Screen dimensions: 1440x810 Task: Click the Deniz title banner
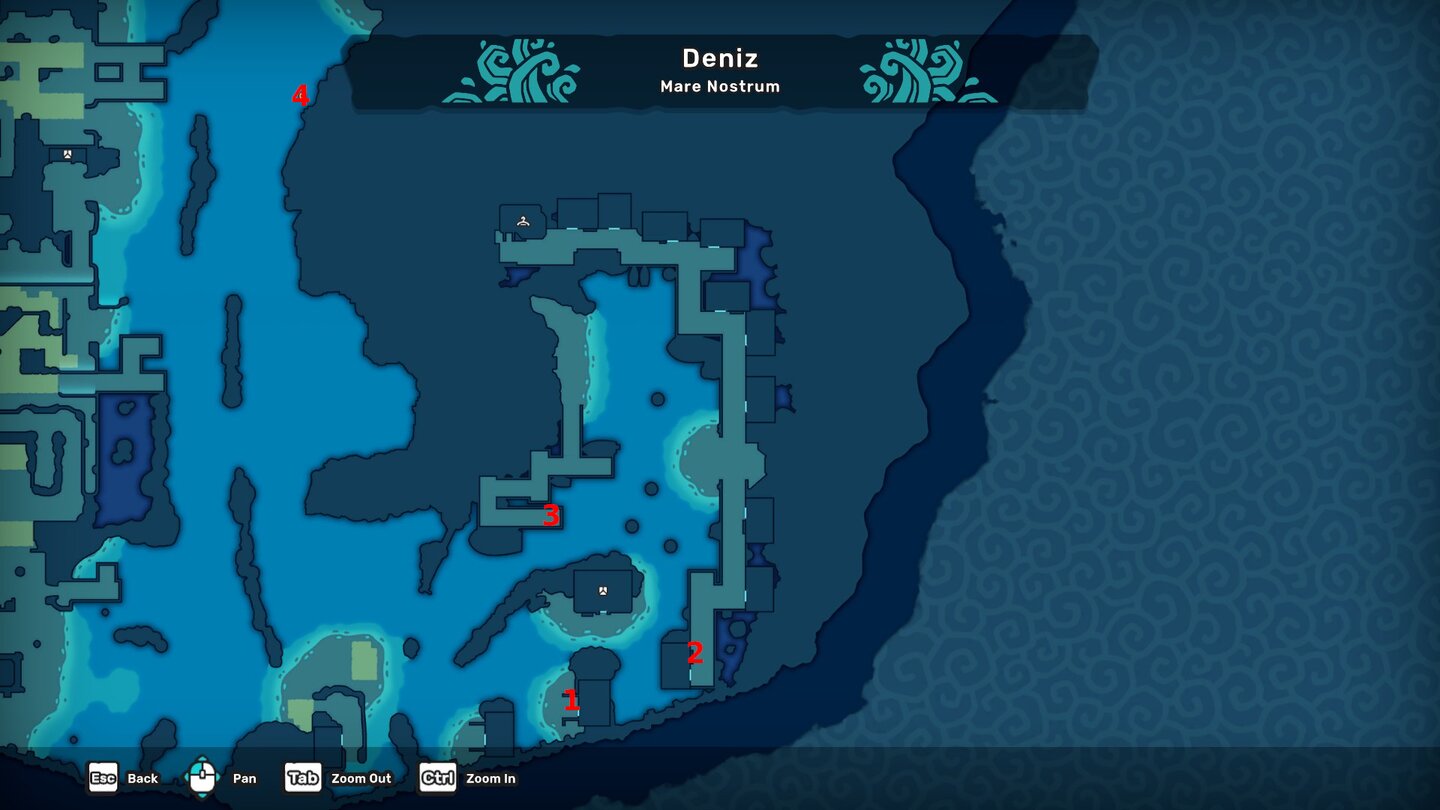click(719, 59)
